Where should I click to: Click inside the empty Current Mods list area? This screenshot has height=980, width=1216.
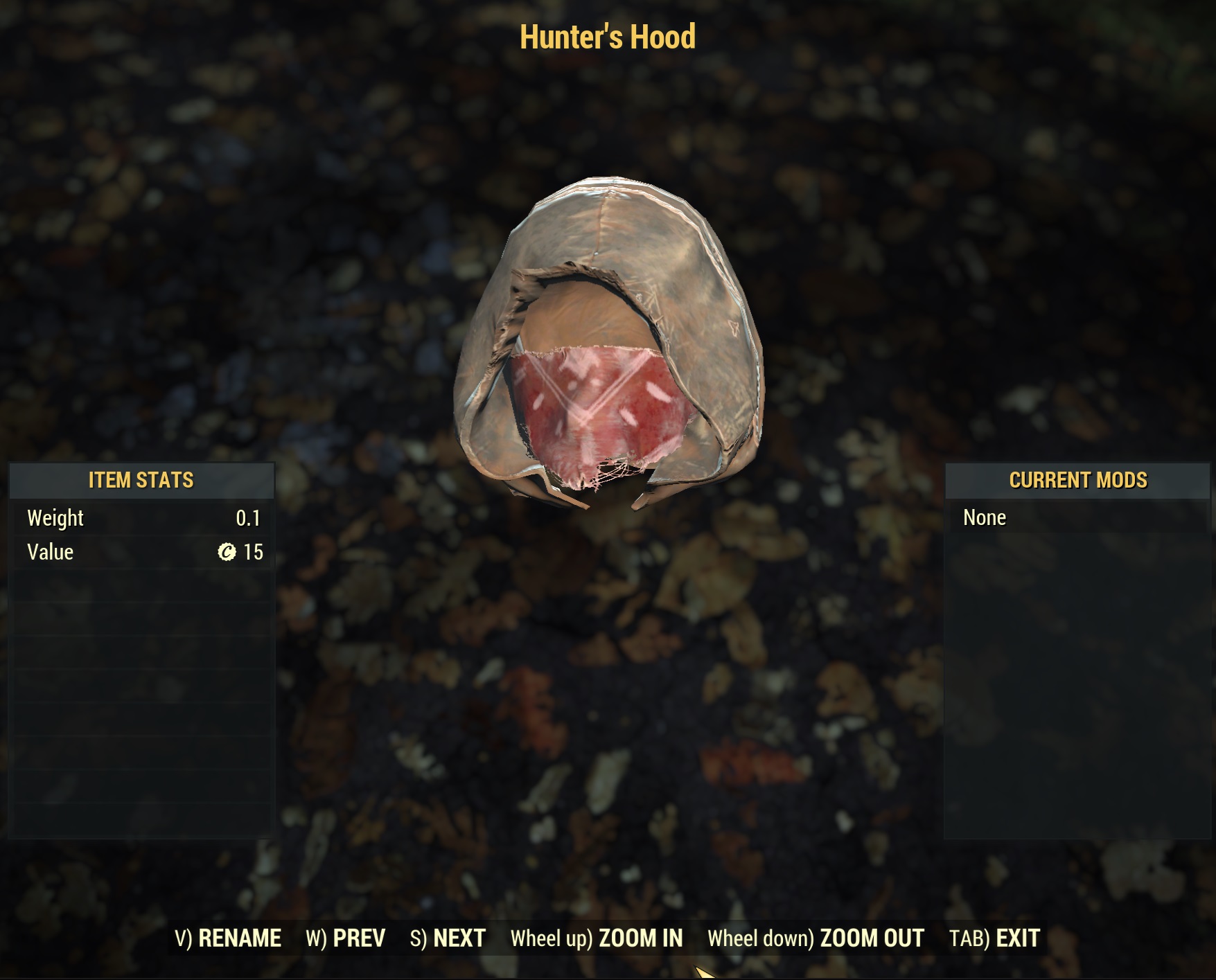pos(1079,693)
